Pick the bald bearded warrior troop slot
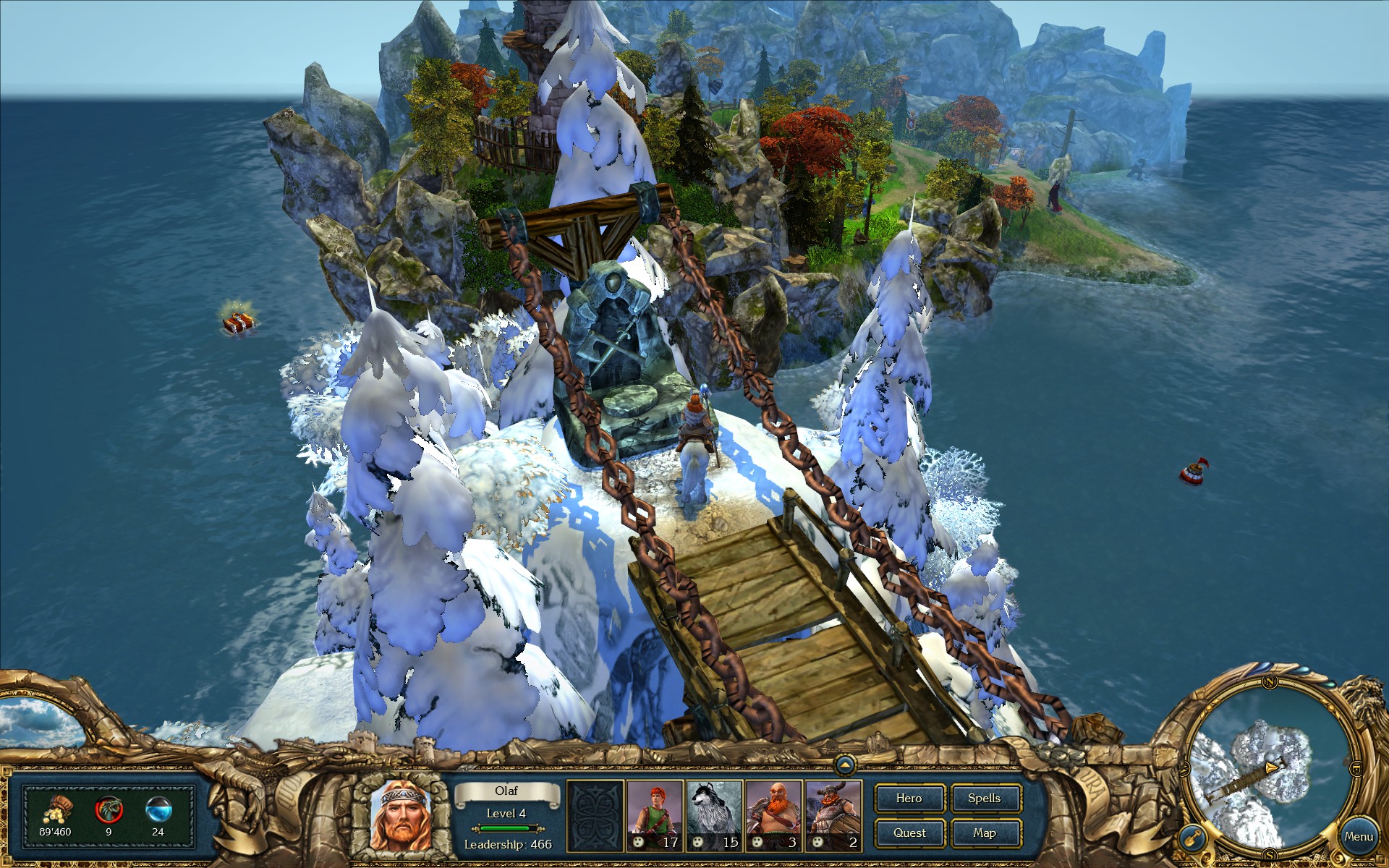Viewport: 1389px width, 868px height. pyautogui.click(x=774, y=815)
